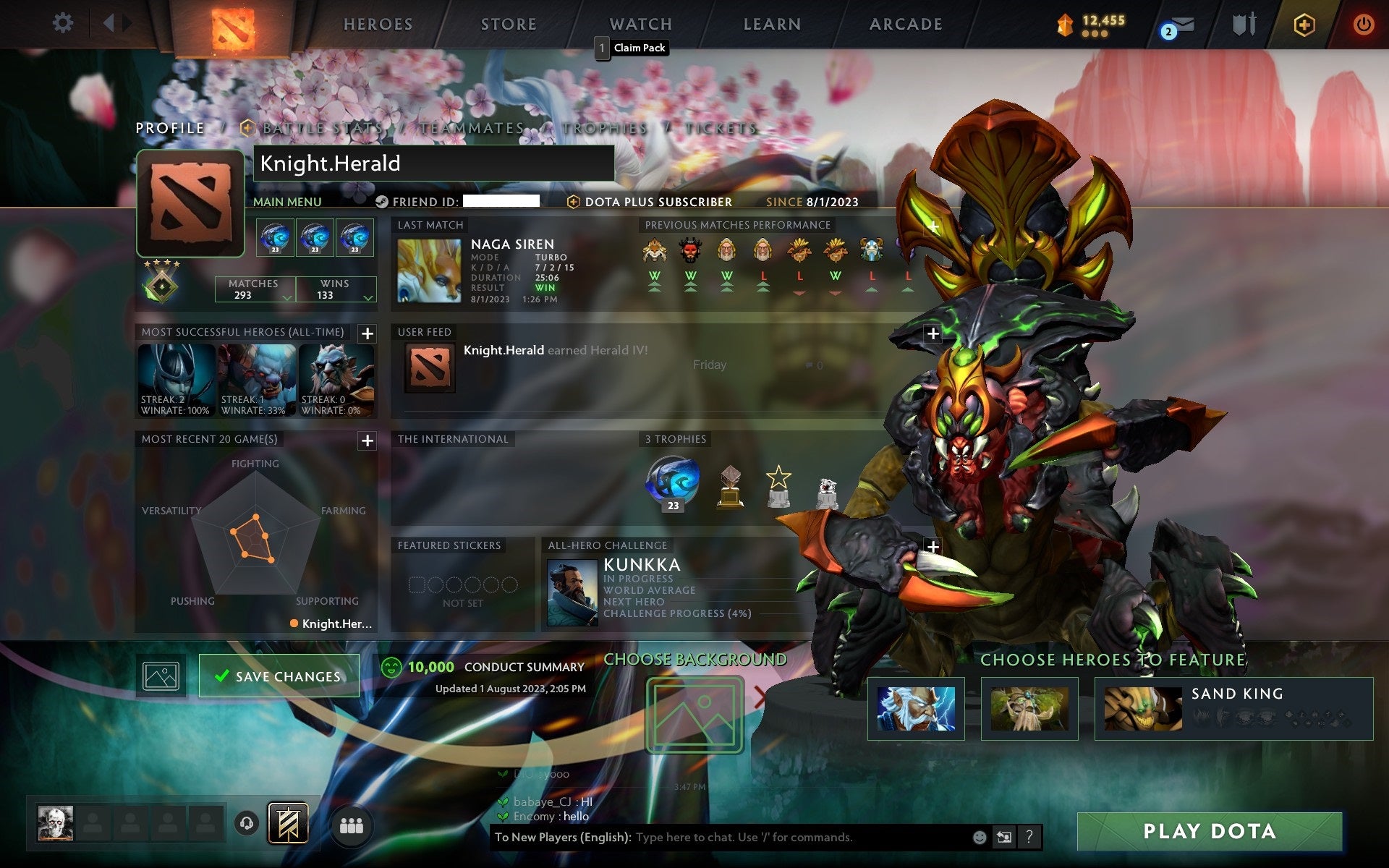The height and width of the screenshot is (868, 1389).
Task: Click the guild banner icon in bottom left
Action: [x=288, y=822]
